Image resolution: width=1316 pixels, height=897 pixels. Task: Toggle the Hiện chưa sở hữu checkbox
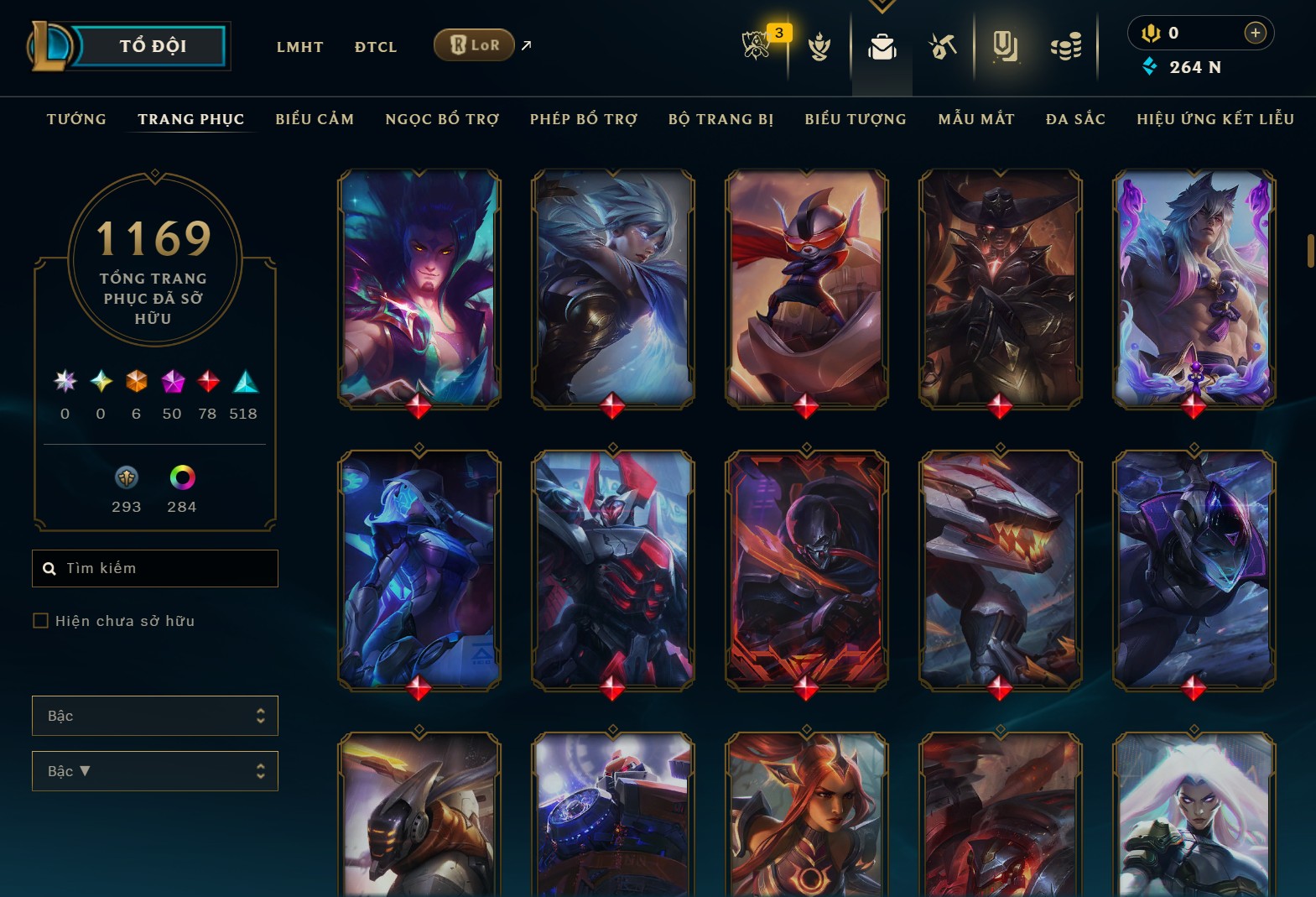pyautogui.click(x=40, y=621)
